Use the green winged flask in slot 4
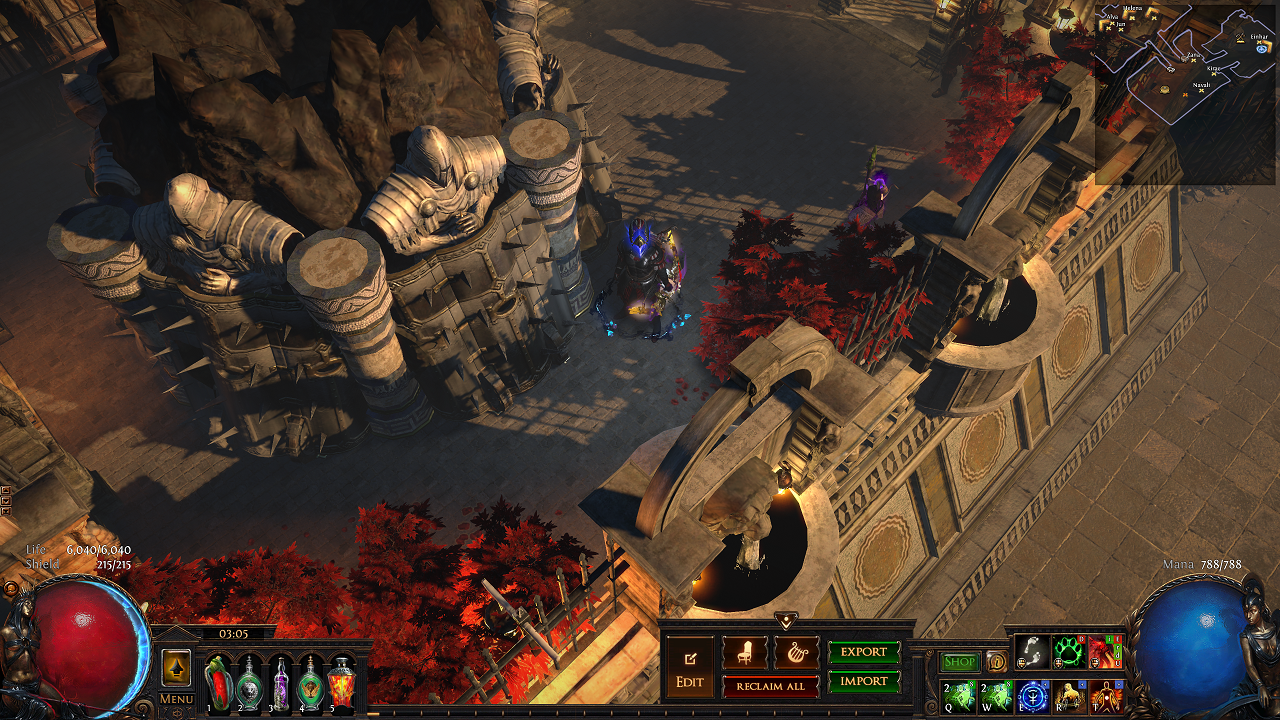Screen dimensions: 1280x720 (x=311, y=682)
